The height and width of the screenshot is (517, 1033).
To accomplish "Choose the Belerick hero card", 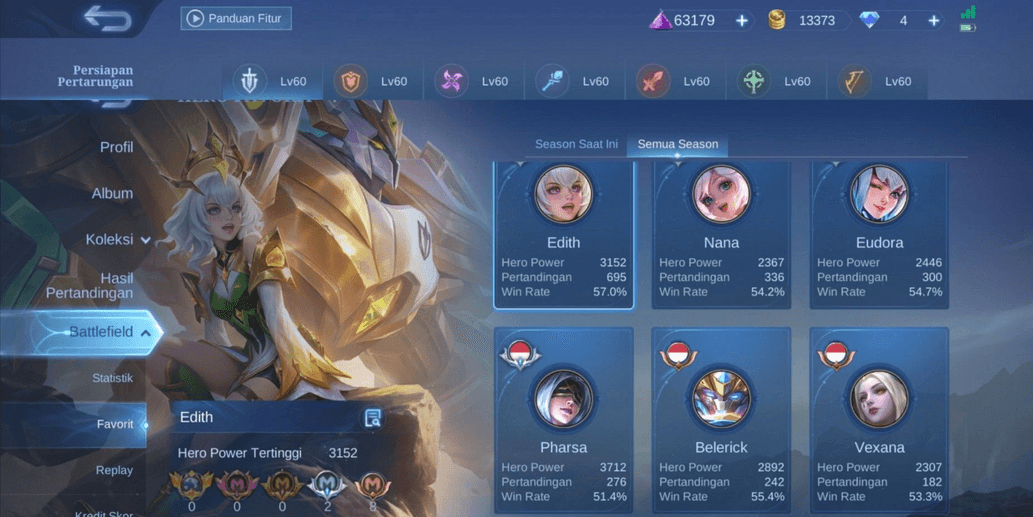I will click(x=721, y=420).
